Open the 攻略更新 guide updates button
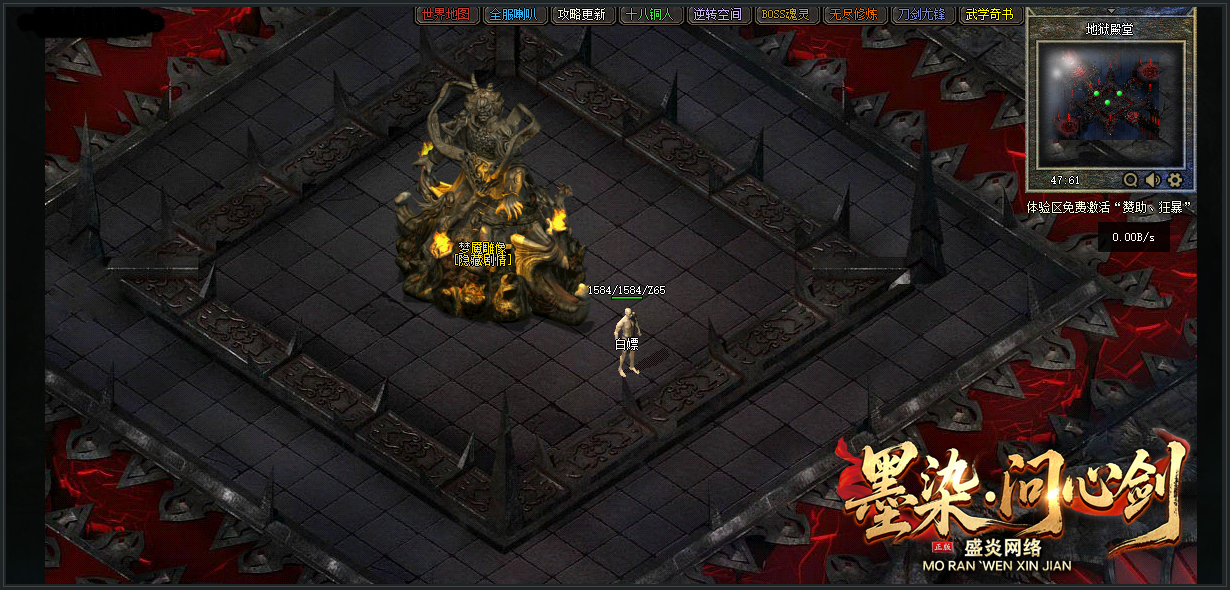 (x=581, y=15)
